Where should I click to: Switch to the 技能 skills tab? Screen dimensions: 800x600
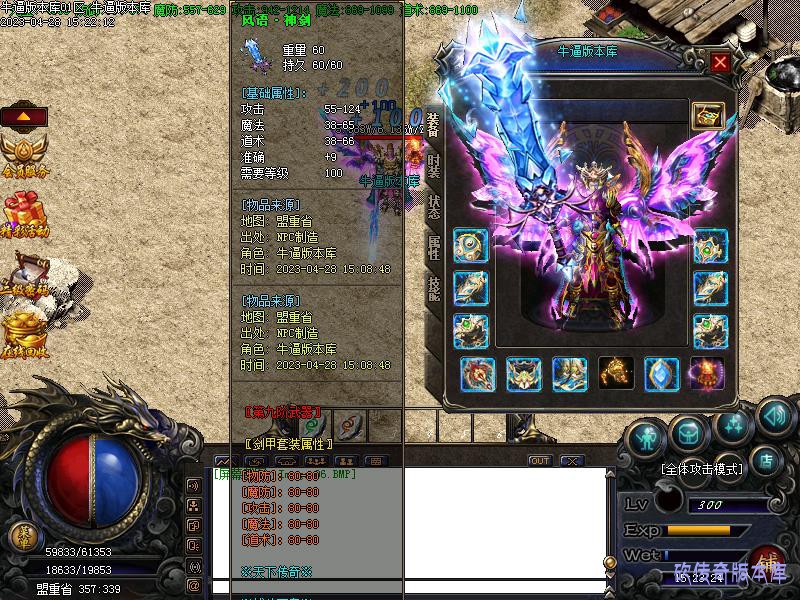pyautogui.click(x=433, y=289)
